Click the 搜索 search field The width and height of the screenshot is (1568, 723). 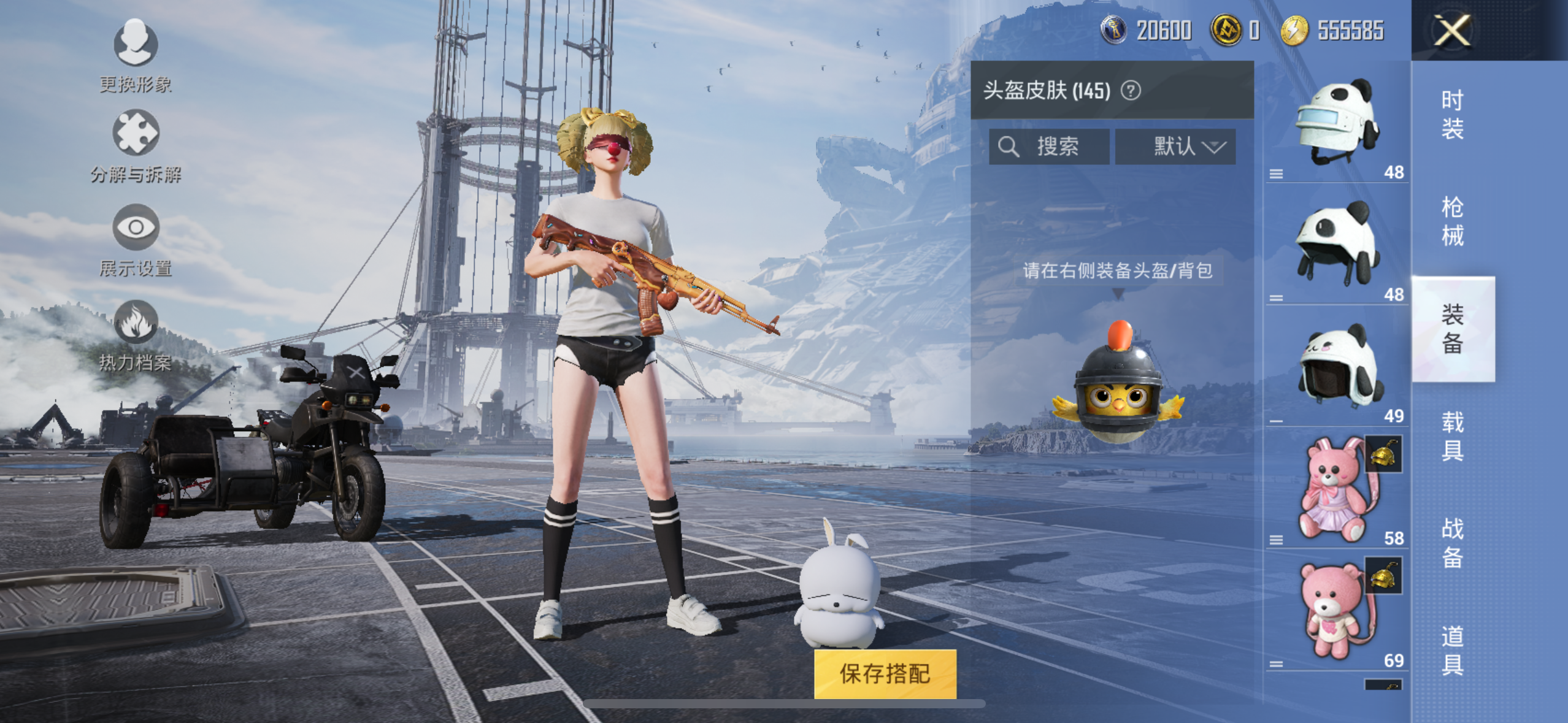click(1049, 147)
